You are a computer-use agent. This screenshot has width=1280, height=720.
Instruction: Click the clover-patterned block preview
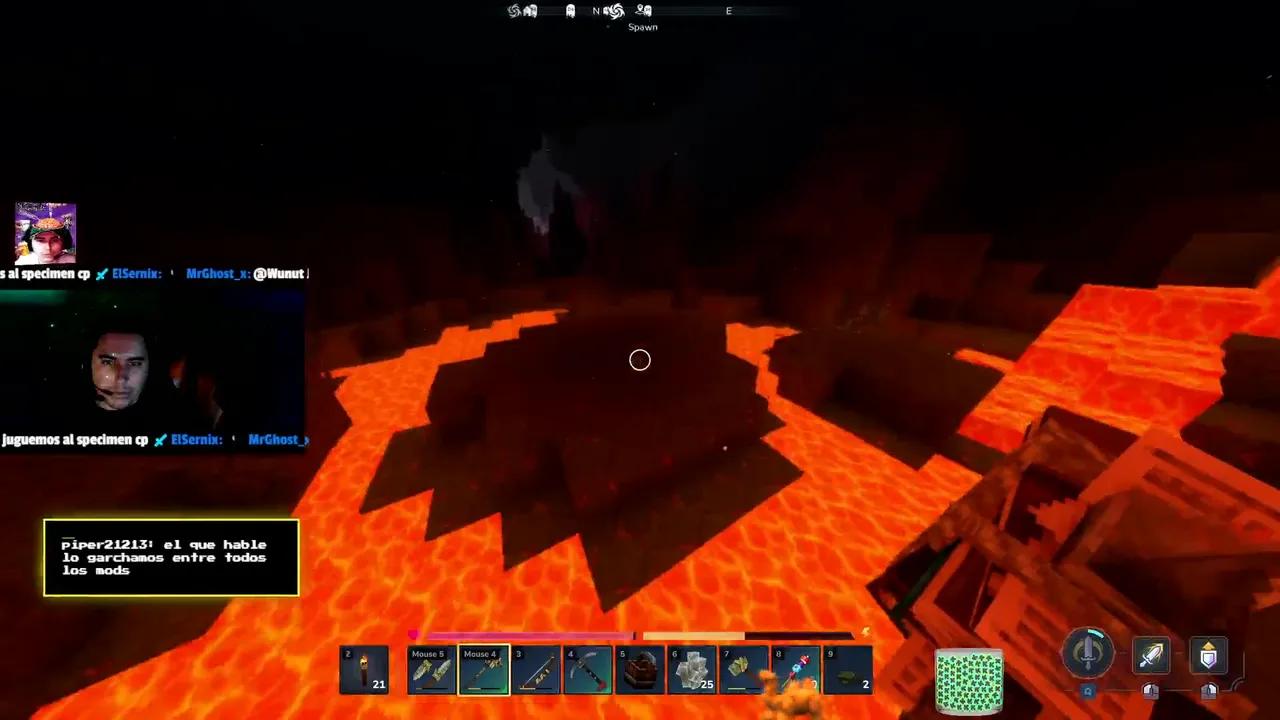(x=970, y=680)
